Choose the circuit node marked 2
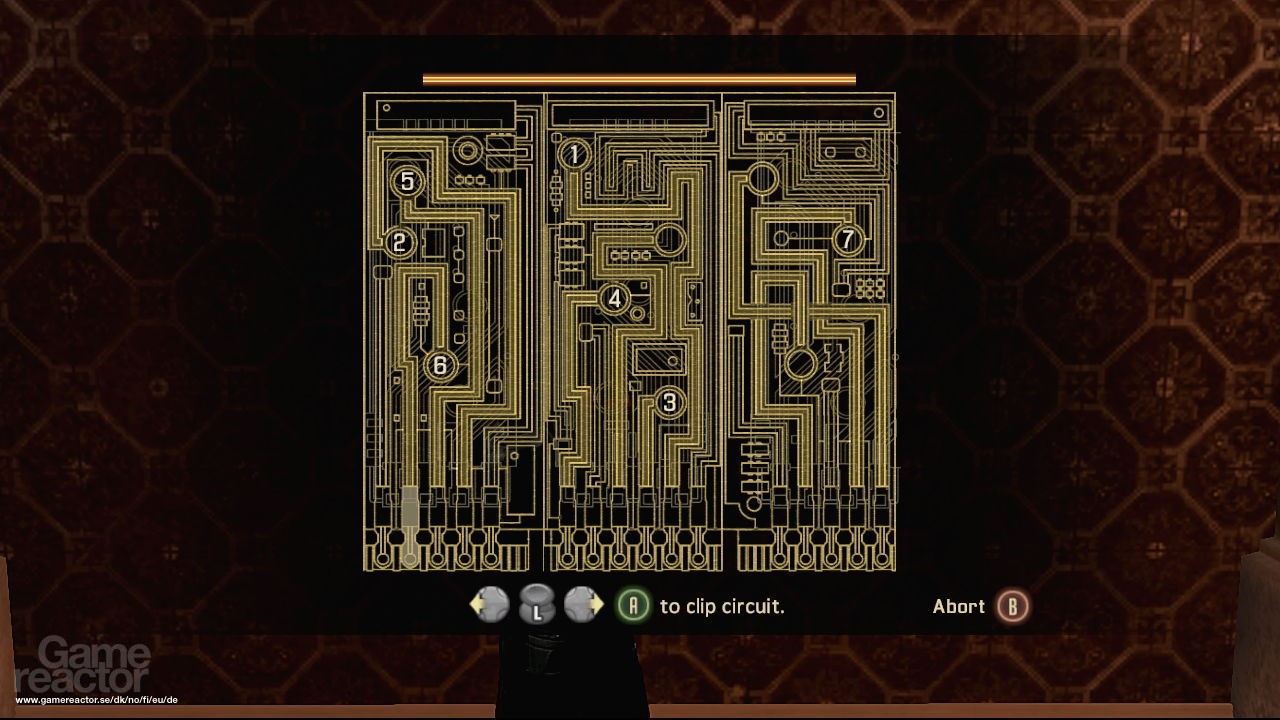Screen dimensions: 1280x720 click(399, 242)
